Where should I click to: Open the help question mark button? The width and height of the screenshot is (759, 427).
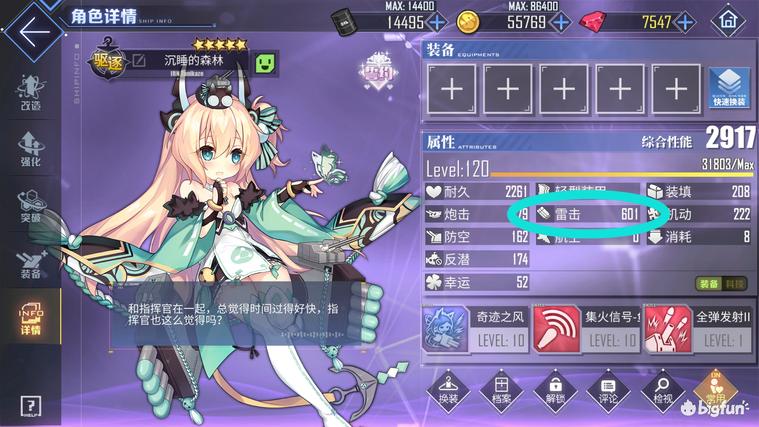[30, 406]
